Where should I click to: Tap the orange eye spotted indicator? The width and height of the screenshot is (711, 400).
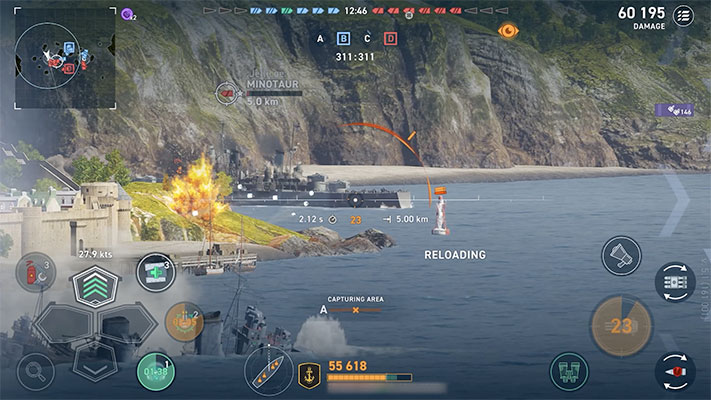point(508,31)
